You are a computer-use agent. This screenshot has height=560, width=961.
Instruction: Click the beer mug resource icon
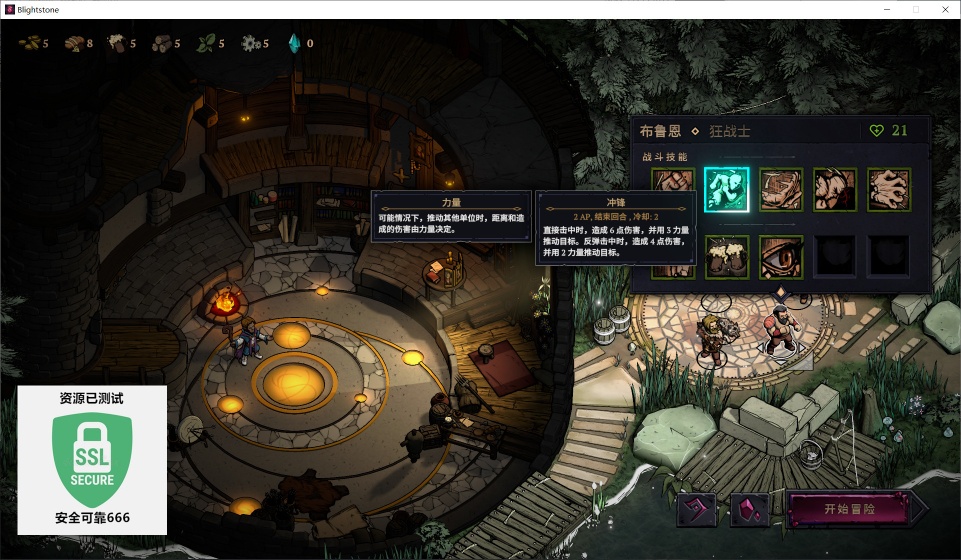[117, 43]
